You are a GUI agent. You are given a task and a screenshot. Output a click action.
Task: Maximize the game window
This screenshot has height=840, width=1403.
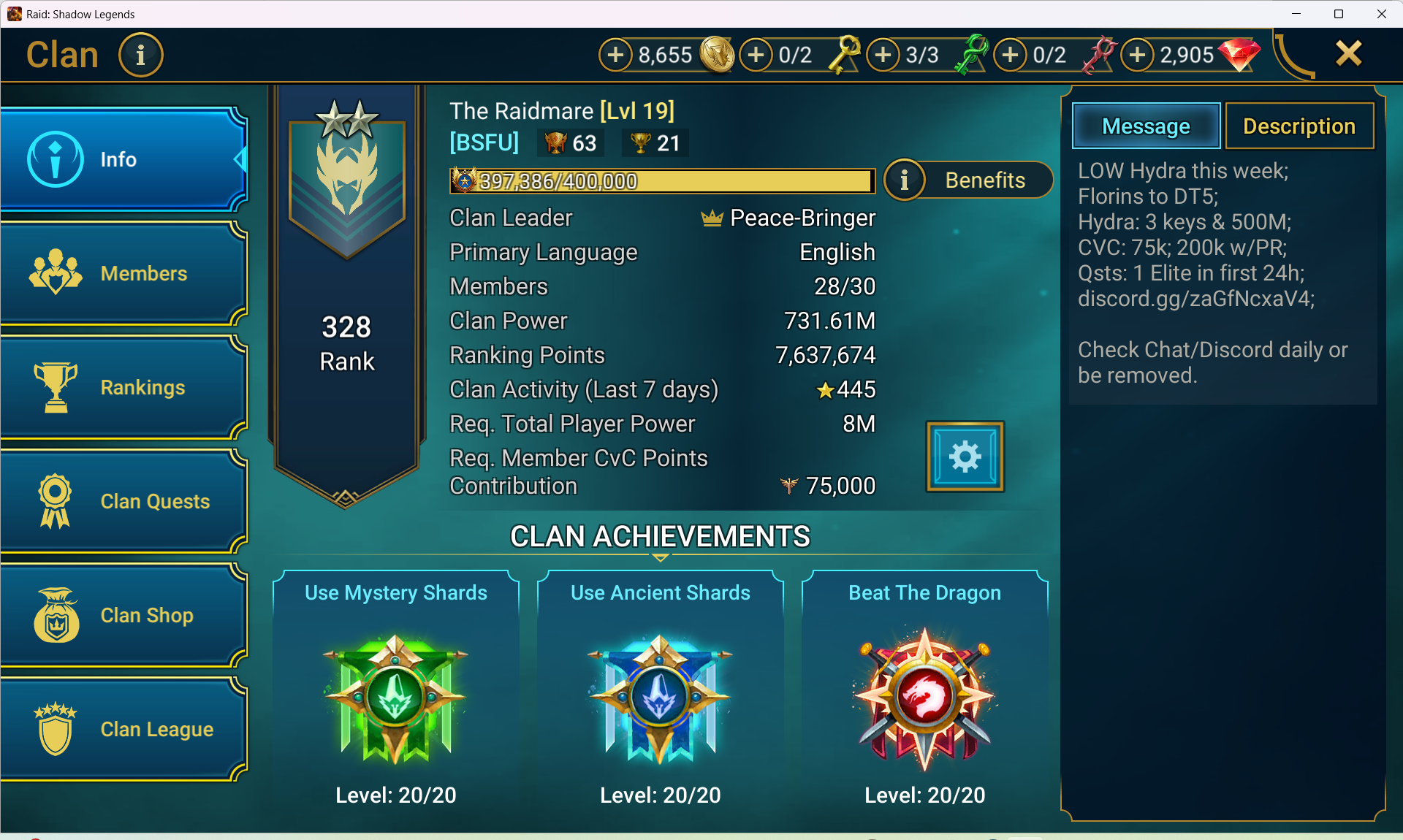click(x=1339, y=14)
